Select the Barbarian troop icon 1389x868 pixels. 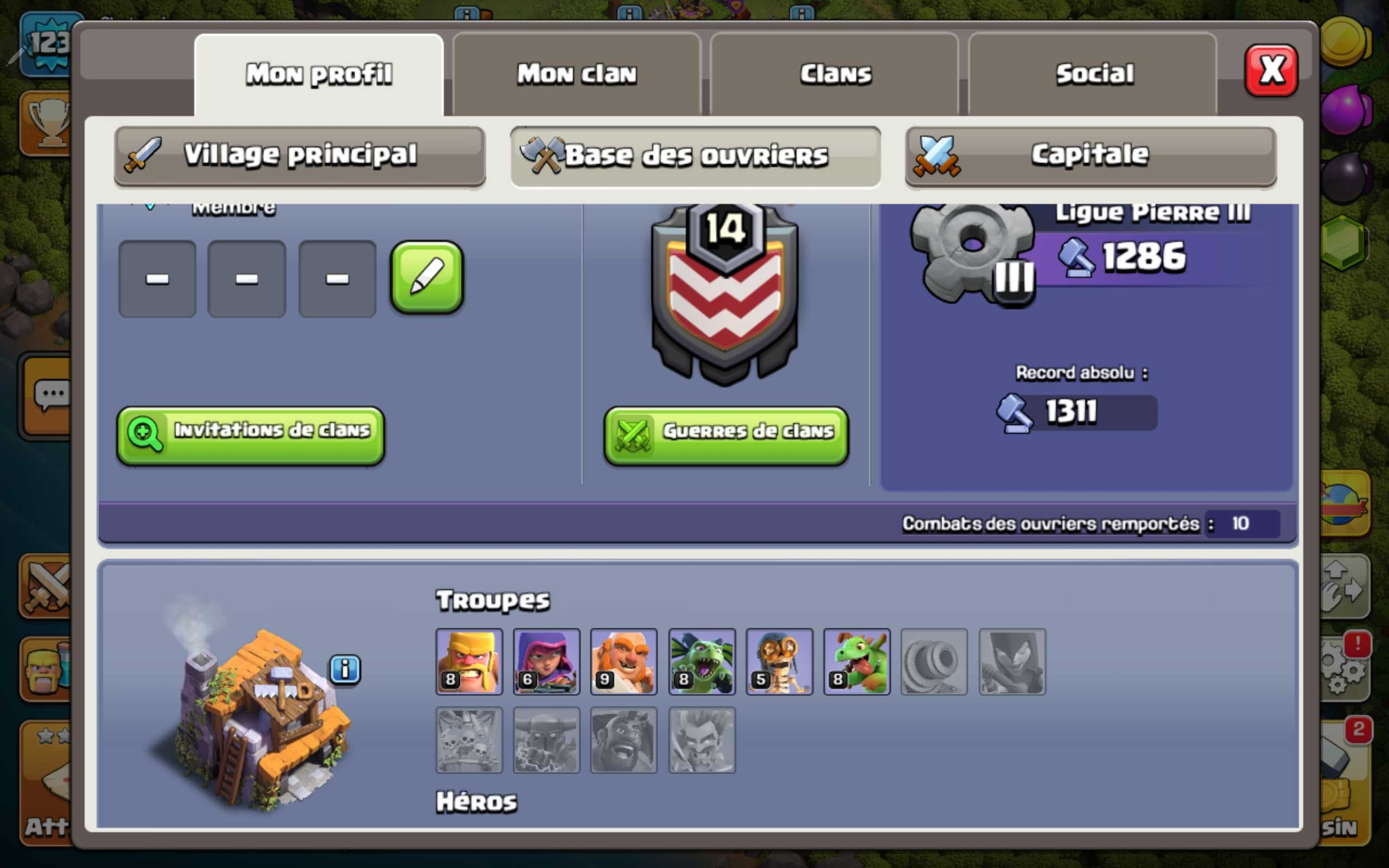(469, 661)
